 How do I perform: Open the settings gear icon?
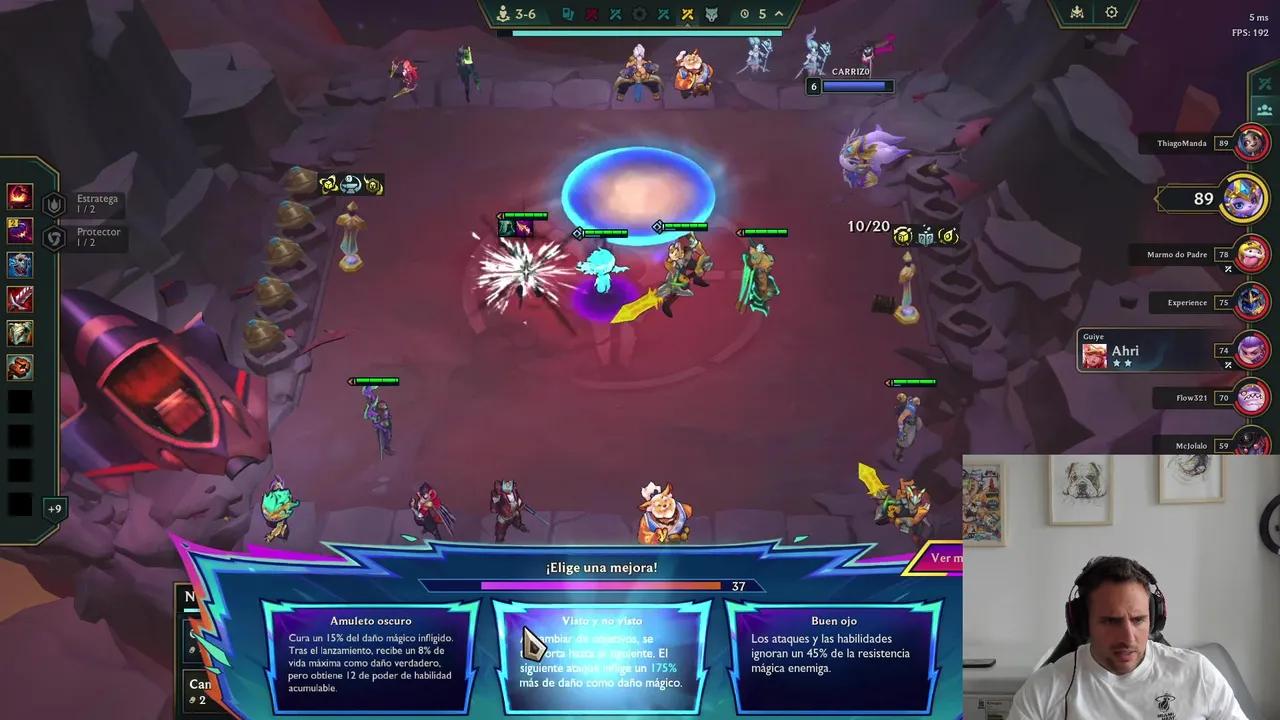point(1112,12)
